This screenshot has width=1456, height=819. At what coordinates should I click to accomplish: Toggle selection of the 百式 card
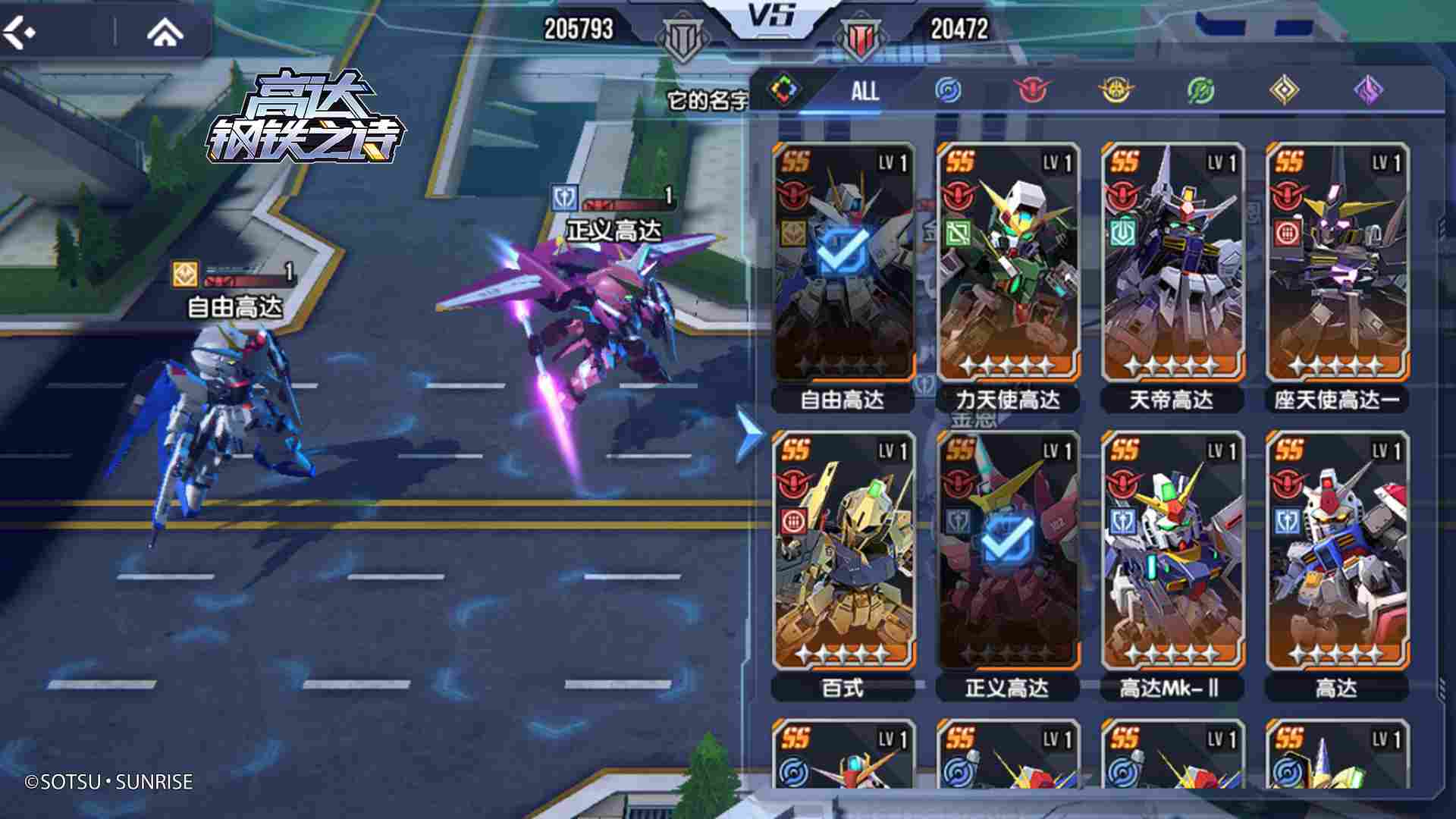843,561
